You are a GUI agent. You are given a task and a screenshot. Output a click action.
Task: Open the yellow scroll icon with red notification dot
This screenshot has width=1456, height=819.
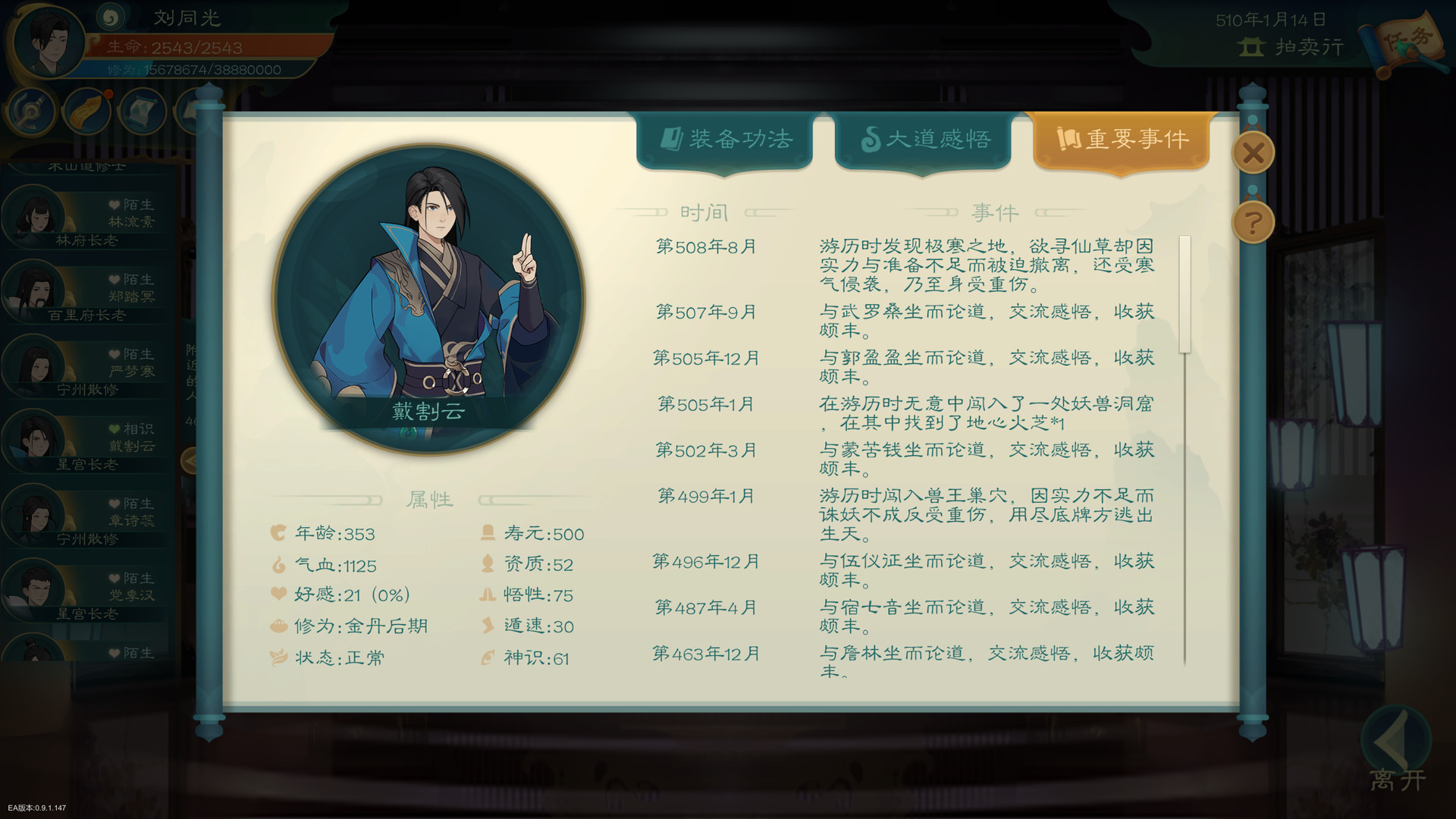pos(86,111)
